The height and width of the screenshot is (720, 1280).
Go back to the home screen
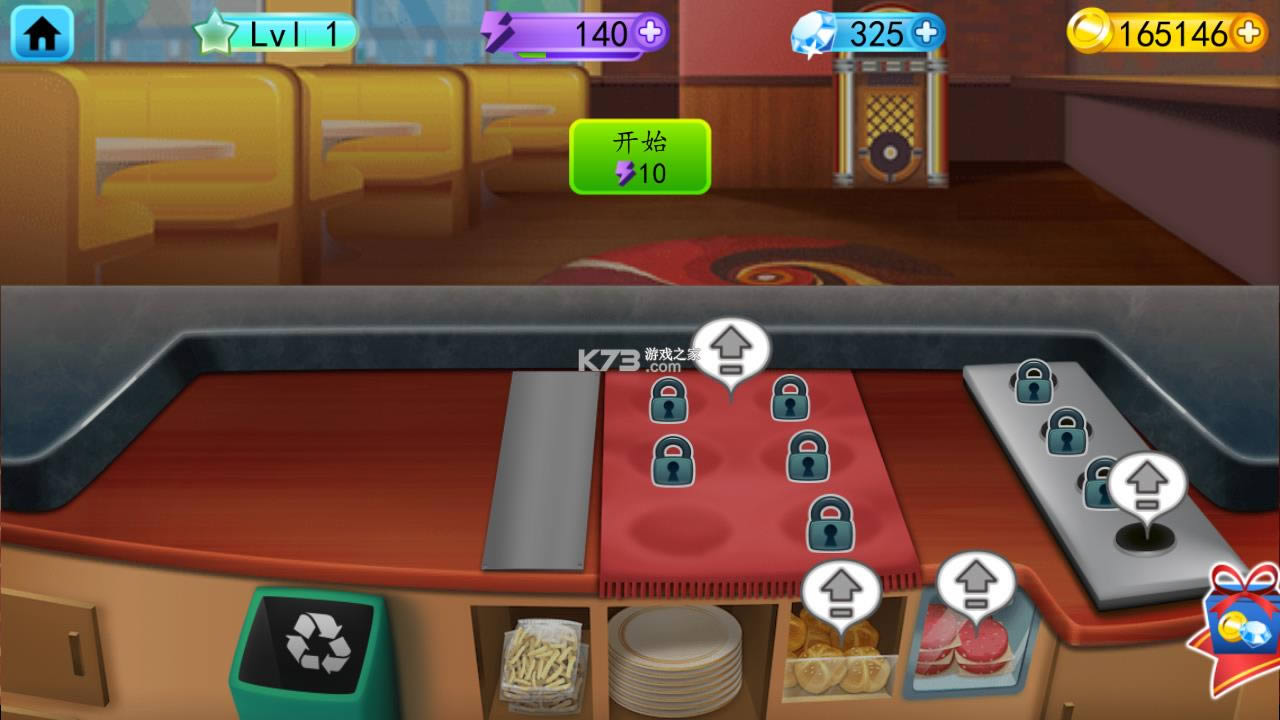click(42, 34)
